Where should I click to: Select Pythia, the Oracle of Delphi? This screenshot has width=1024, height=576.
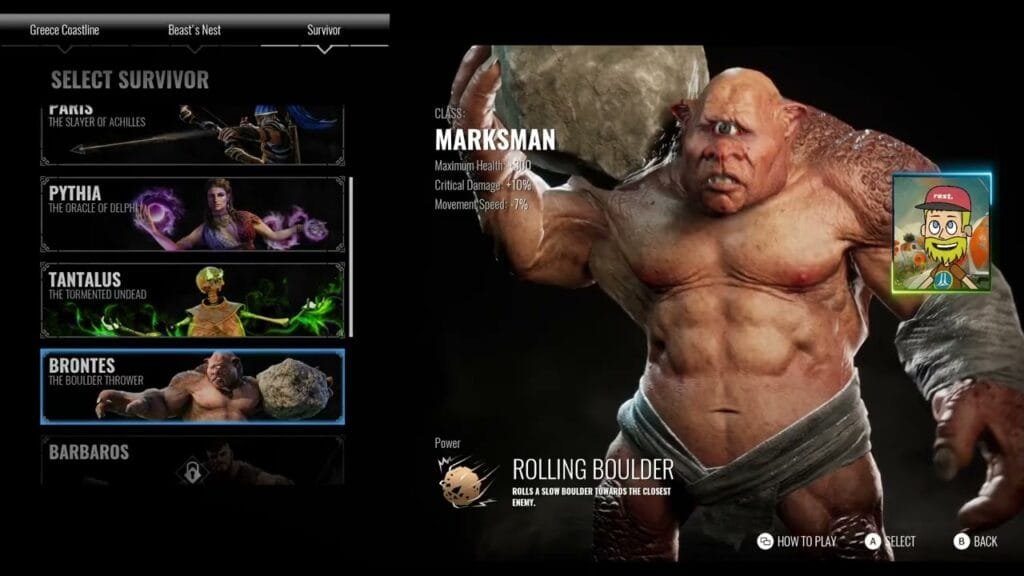pos(191,214)
